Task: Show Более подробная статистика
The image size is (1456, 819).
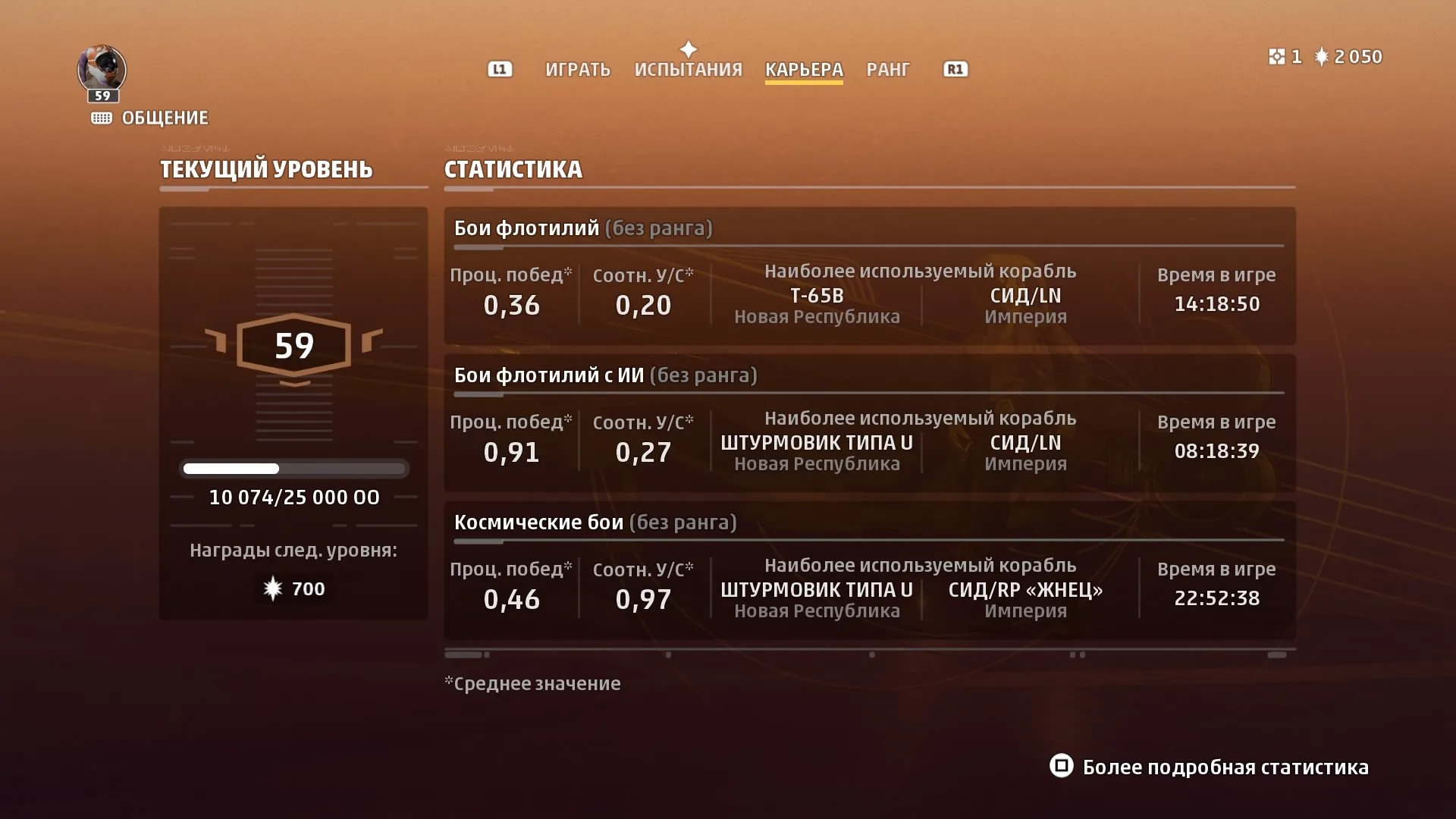Action: tap(1210, 767)
